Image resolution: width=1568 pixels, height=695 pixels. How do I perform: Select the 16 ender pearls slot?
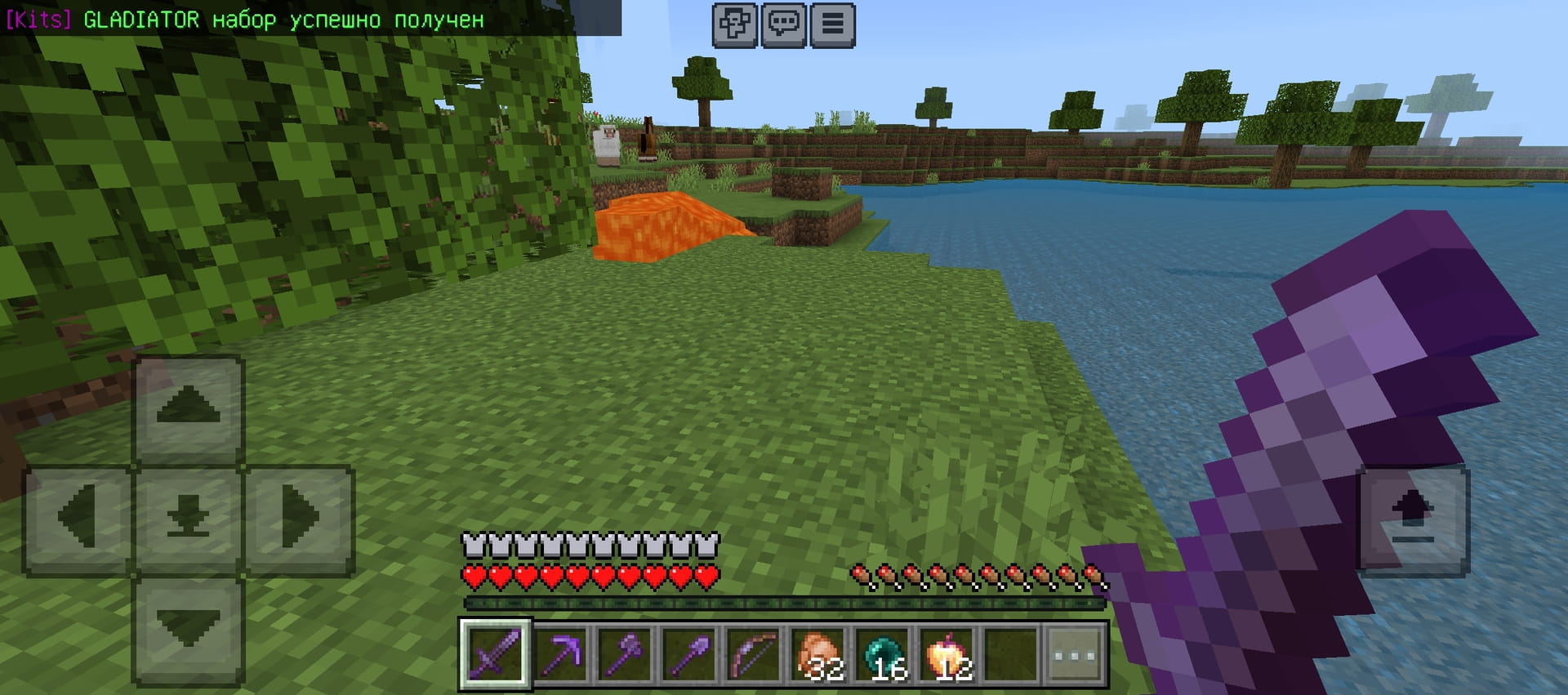click(884, 654)
